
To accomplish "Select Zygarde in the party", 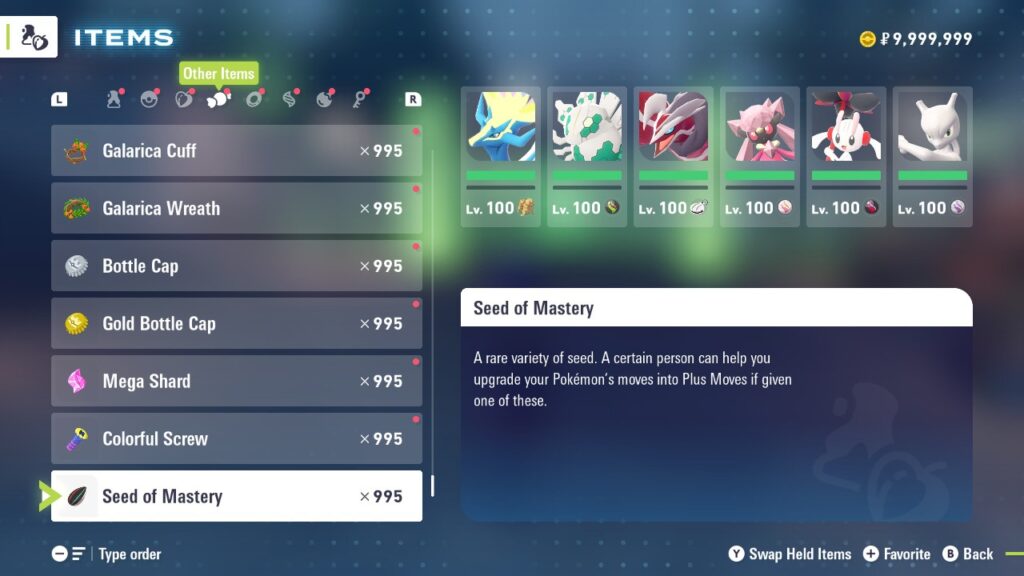I will (x=587, y=155).
